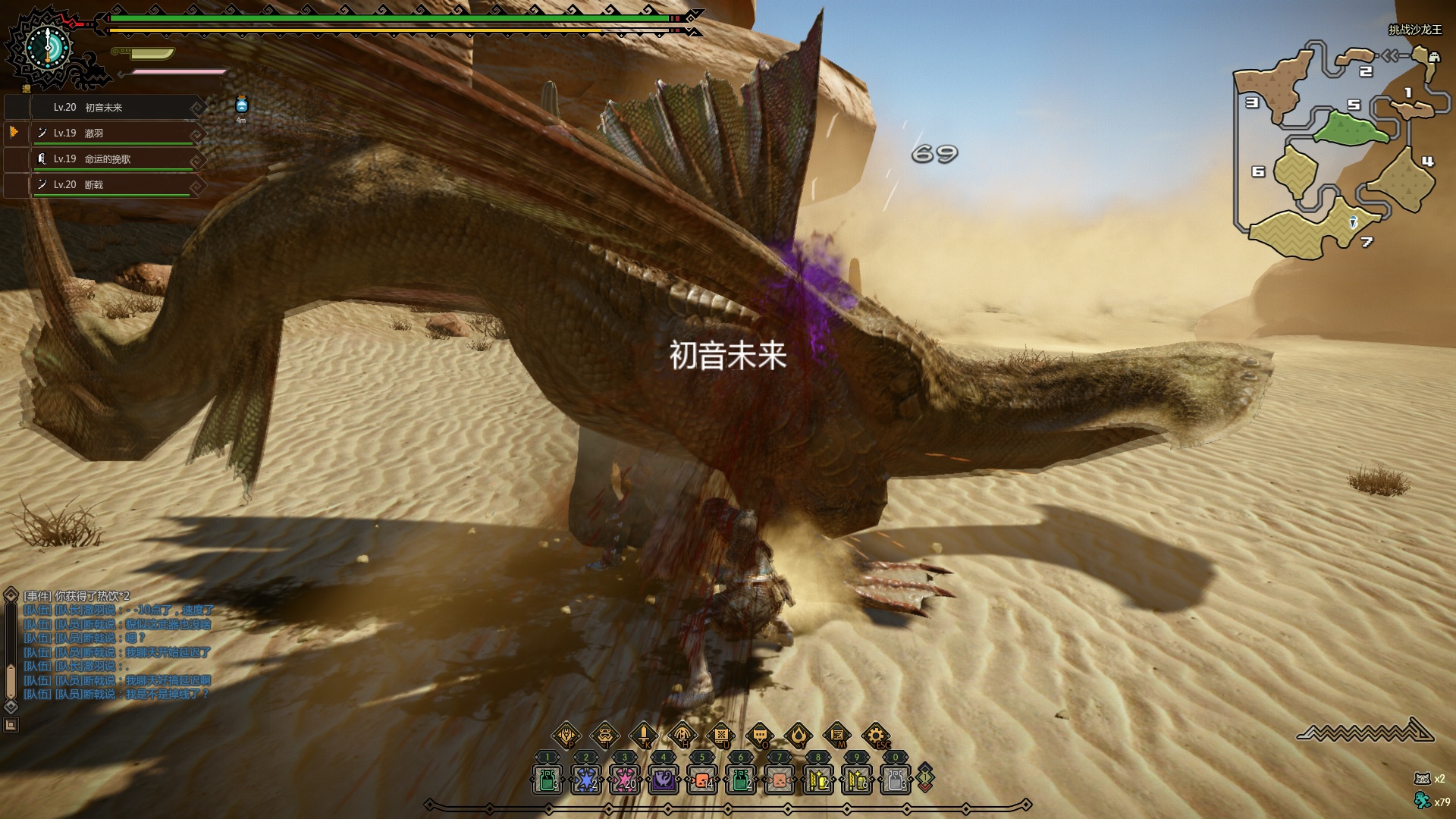Use the orange candy item with count 14
This screenshot has height=819, width=1456.
coord(702,780)
